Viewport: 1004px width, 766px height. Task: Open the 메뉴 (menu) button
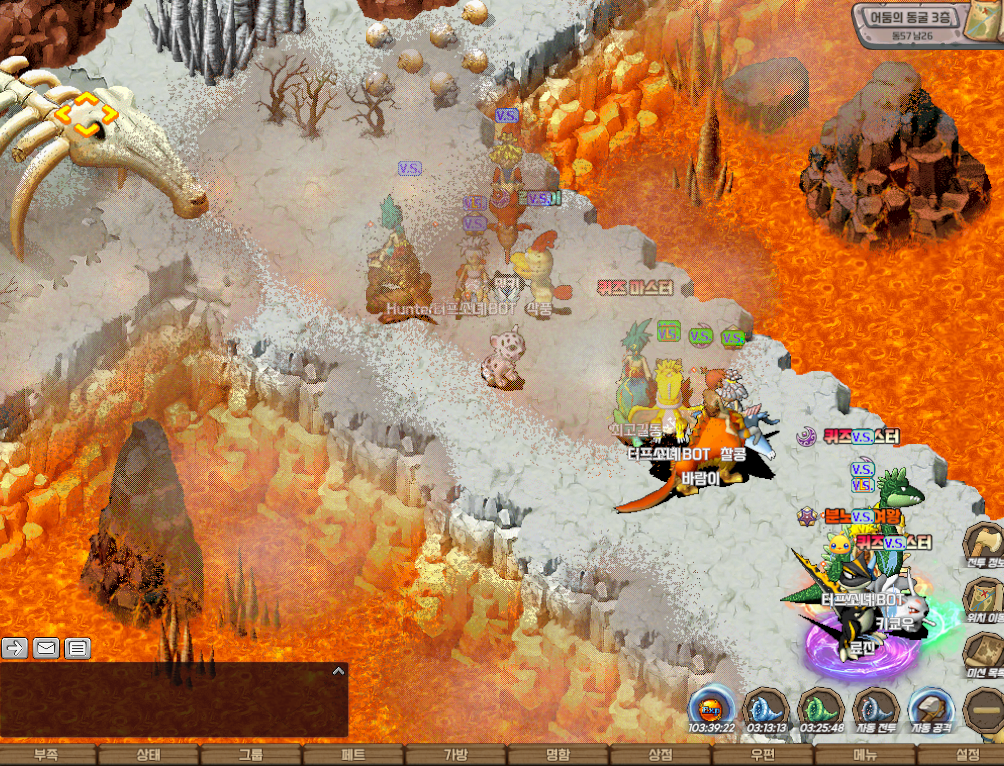coord(865,755)
